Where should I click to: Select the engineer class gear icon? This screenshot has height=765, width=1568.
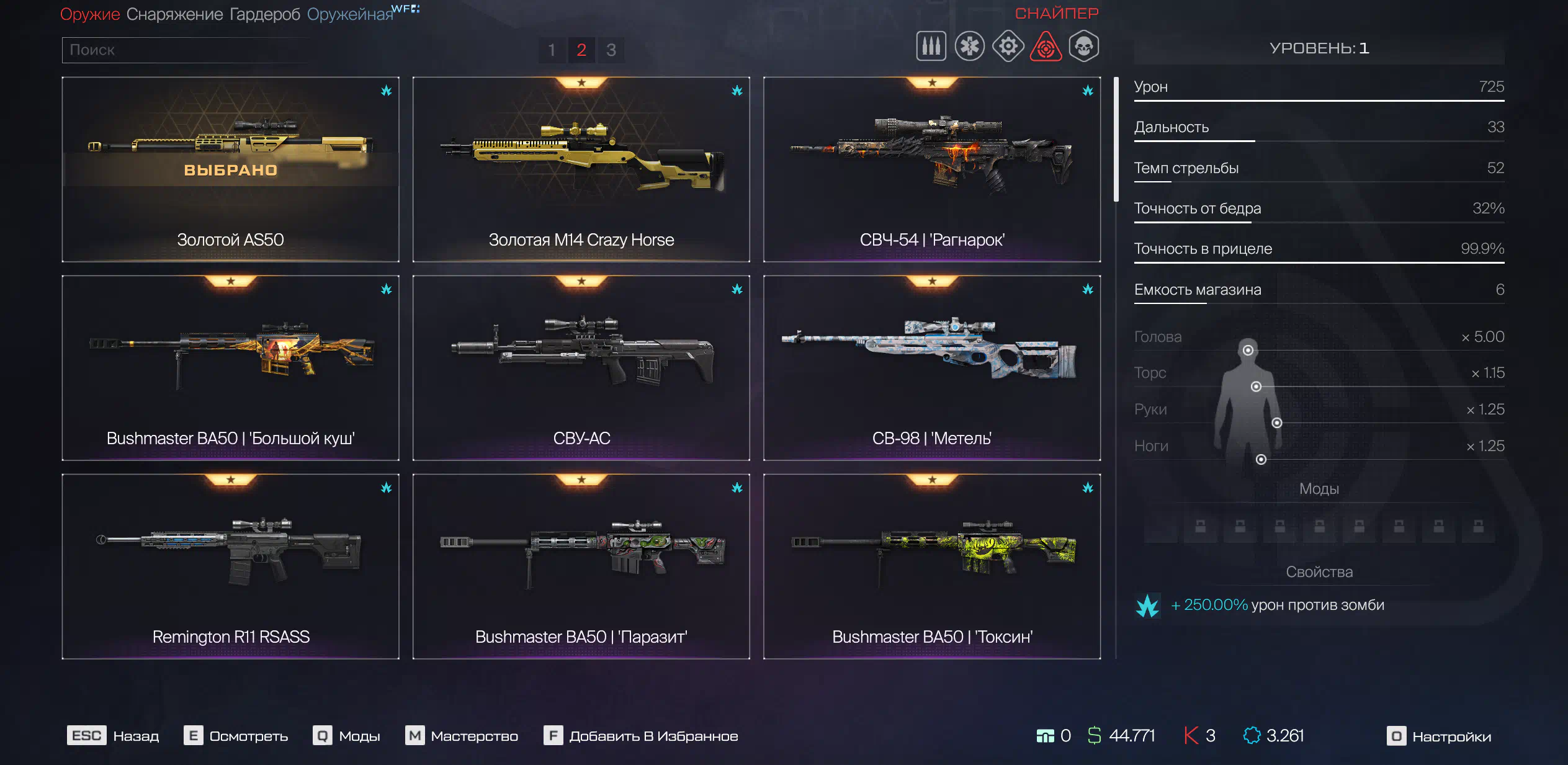(x=1008, y=47)
